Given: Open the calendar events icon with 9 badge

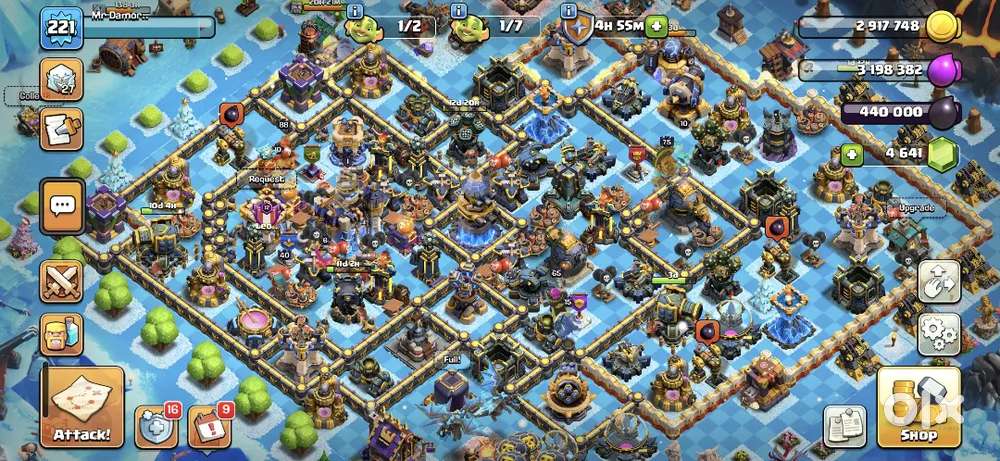Looking at the screenshot, I should click(209, 426).
